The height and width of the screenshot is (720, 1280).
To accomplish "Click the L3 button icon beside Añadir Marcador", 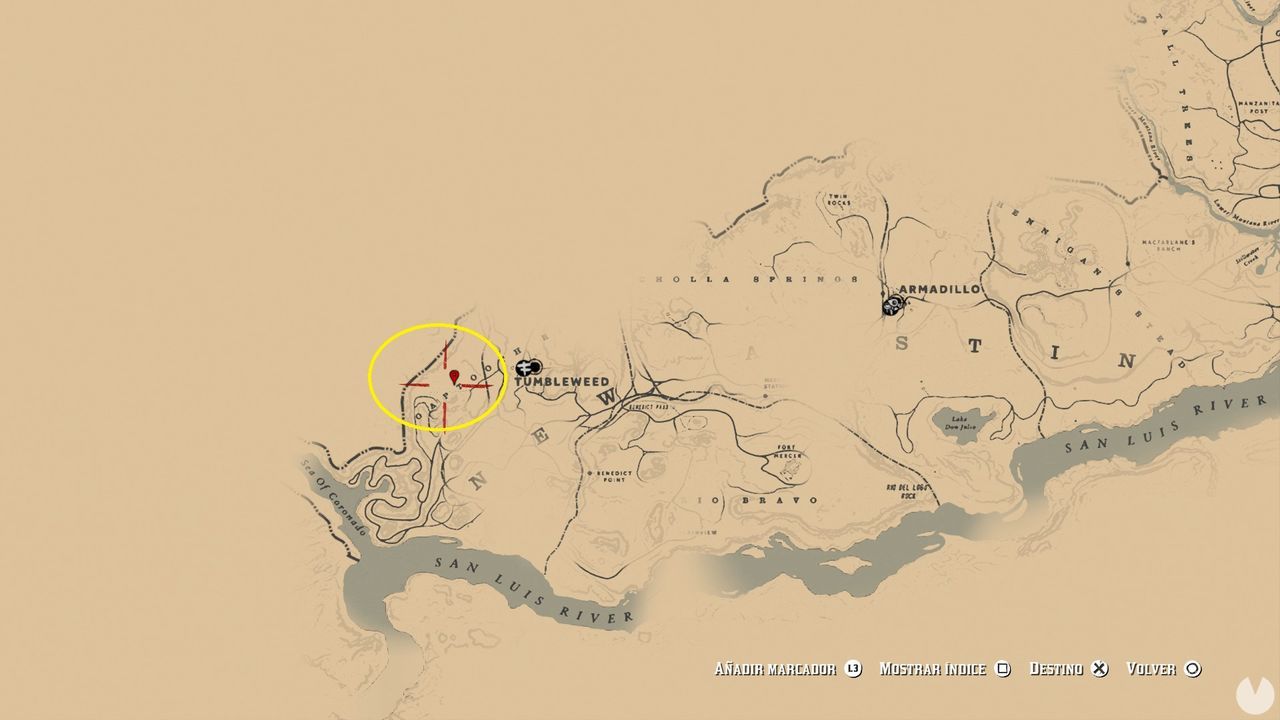I will (852, 669).
